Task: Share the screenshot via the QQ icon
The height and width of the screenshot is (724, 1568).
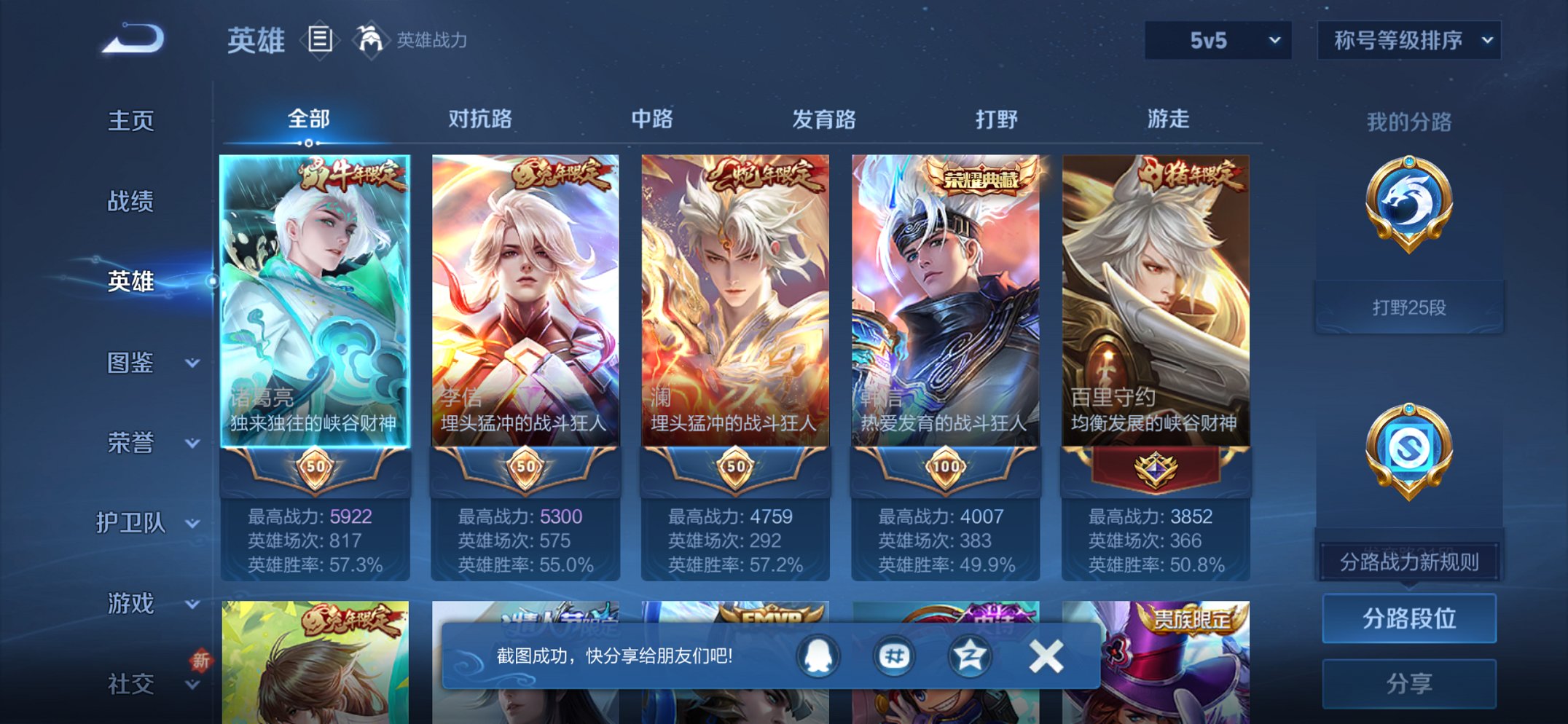Action: point(817,655)
